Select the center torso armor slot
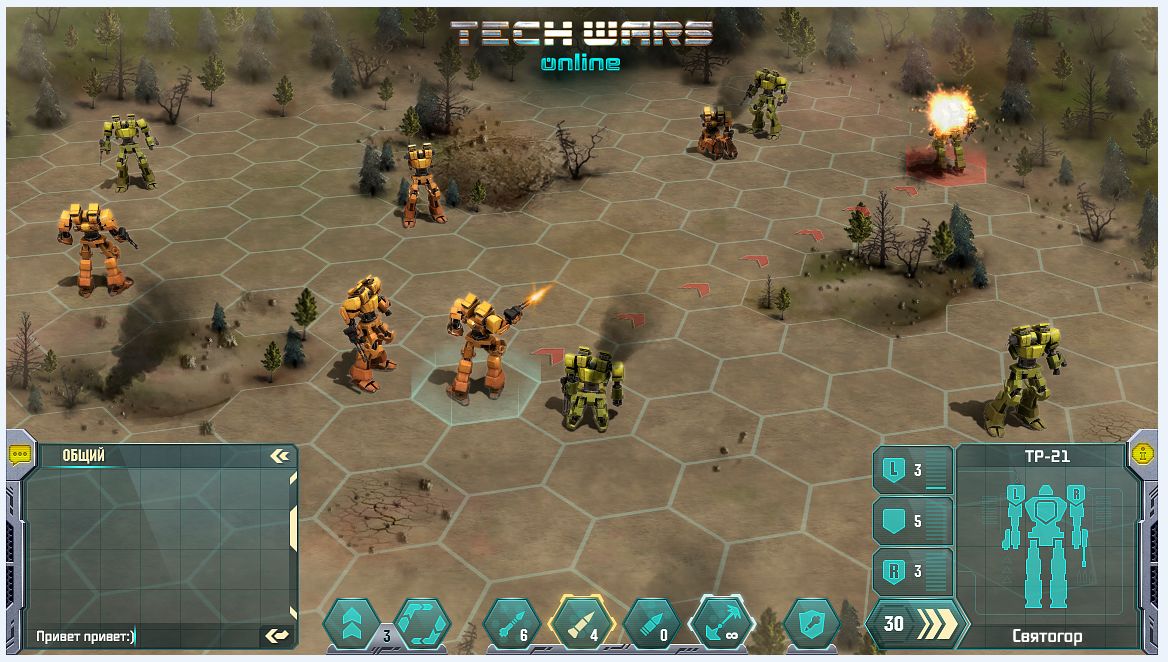 (x=912, y=521)
